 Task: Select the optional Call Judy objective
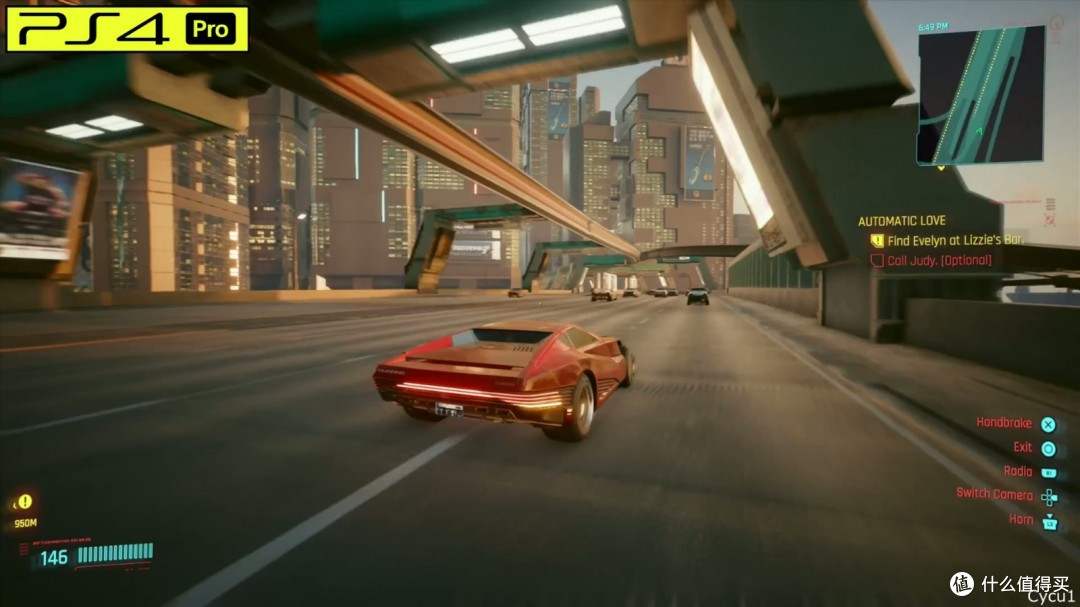[x=939, y=260]
